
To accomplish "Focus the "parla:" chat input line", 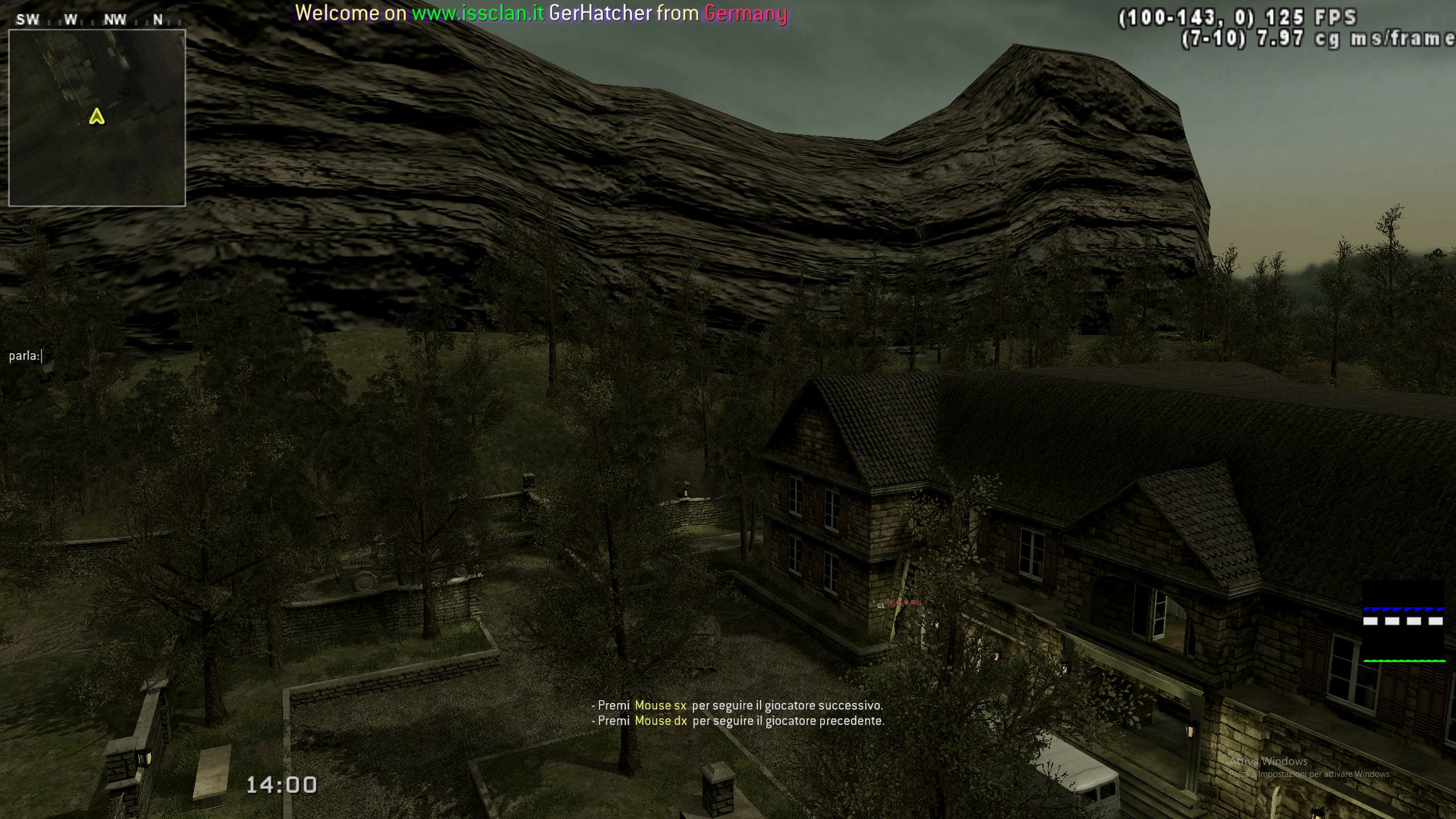I will point(26,356).
